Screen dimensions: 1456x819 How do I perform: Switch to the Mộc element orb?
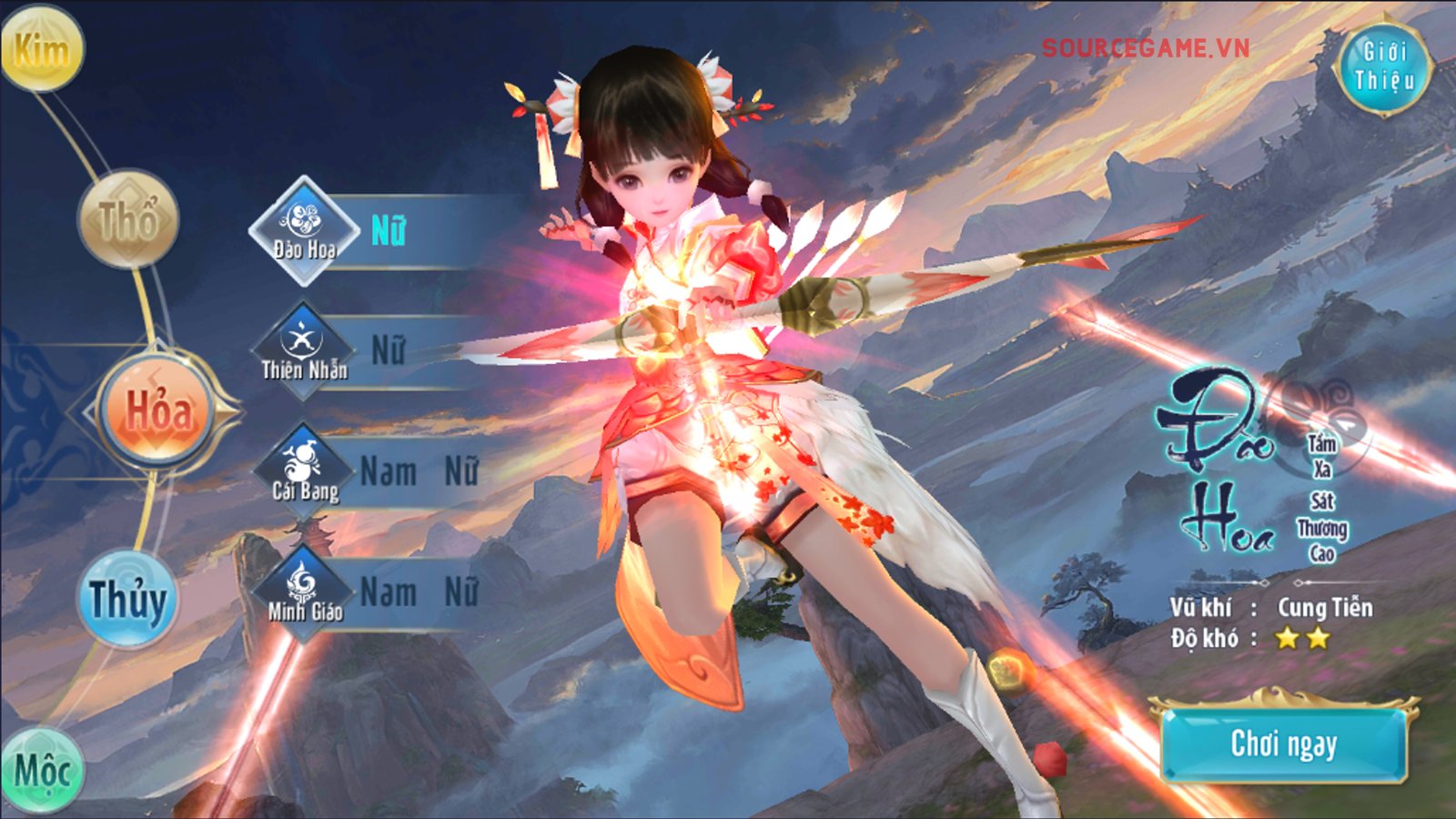click(x=42, y=771)
